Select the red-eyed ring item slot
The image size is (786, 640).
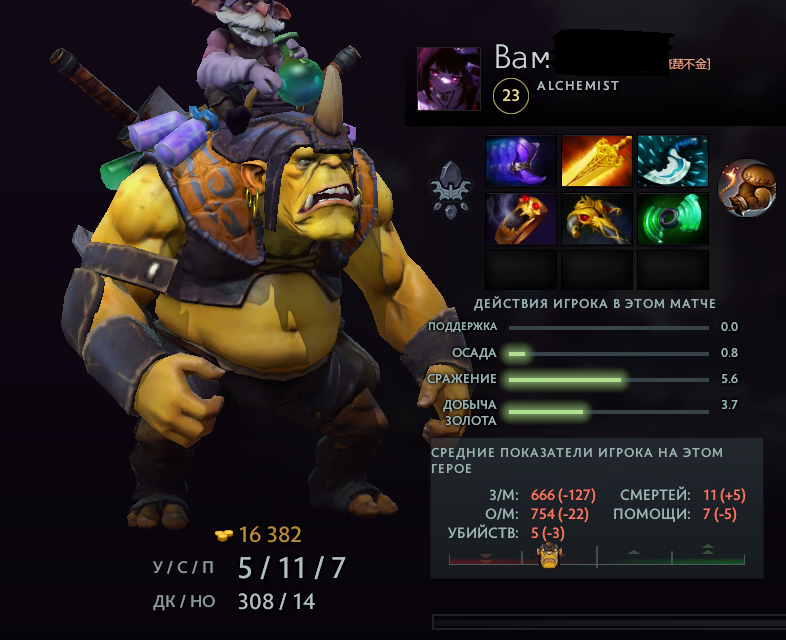521,219
